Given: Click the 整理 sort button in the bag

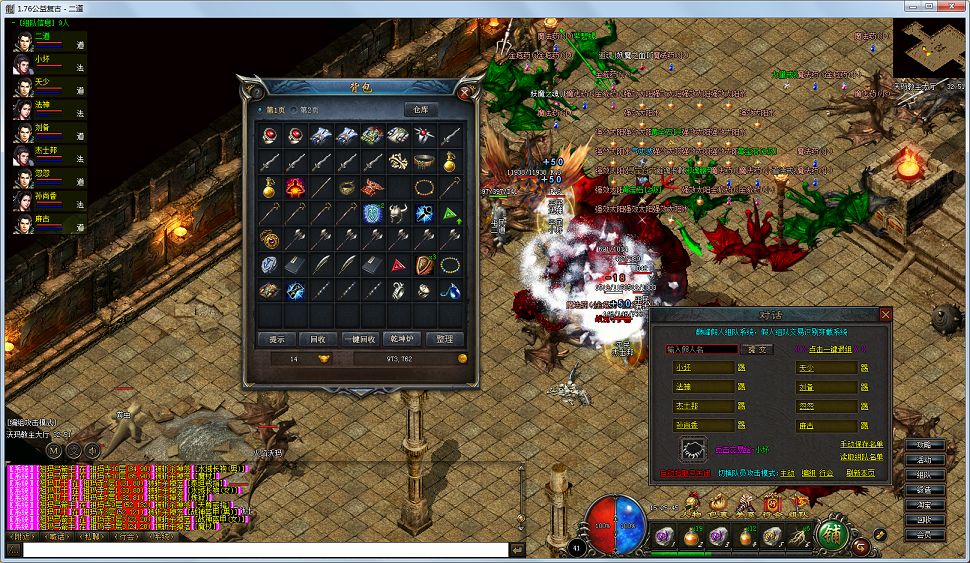Looking at the screenshot, I should click(x=444, y=339).
